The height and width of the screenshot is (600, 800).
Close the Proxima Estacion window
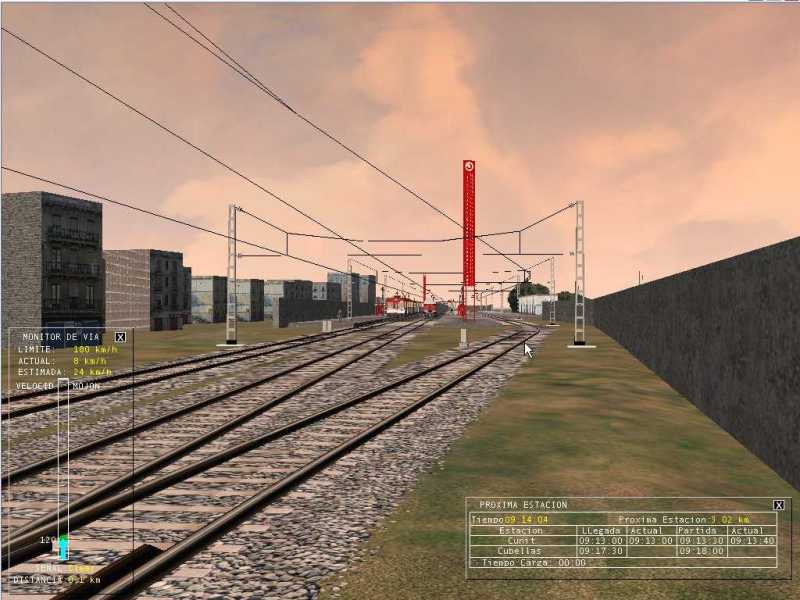(x=779, y=505)
